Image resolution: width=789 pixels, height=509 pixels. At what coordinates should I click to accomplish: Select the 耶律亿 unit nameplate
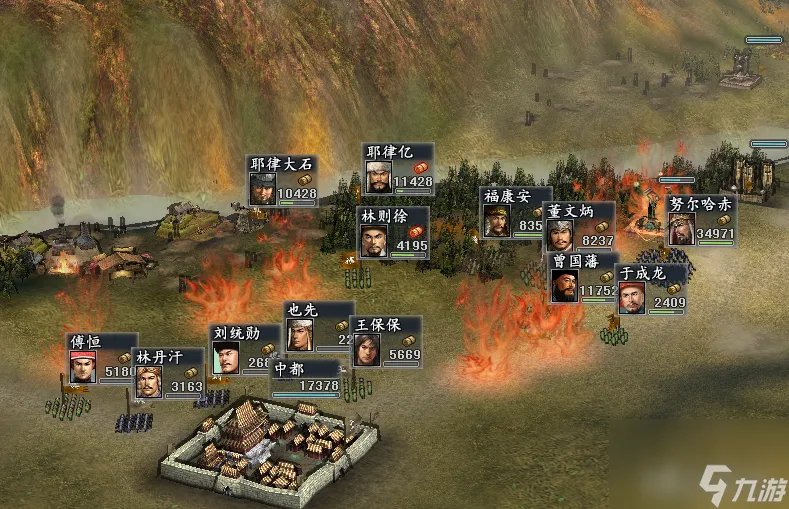tap(398, 168)
